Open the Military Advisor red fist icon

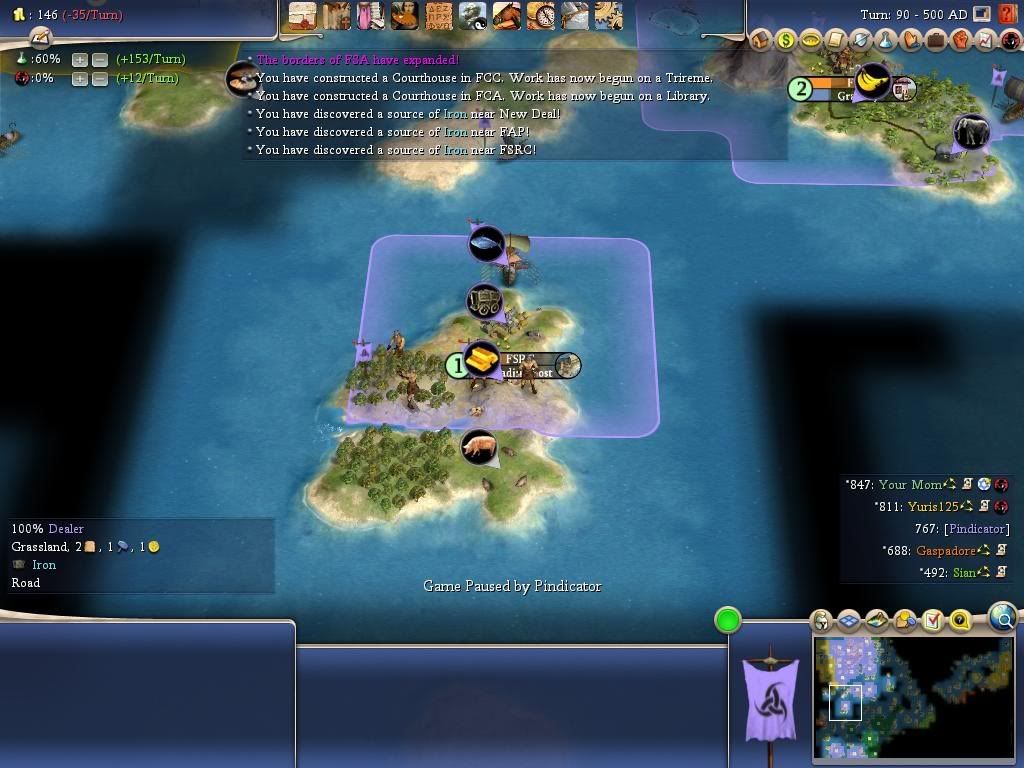961,40
